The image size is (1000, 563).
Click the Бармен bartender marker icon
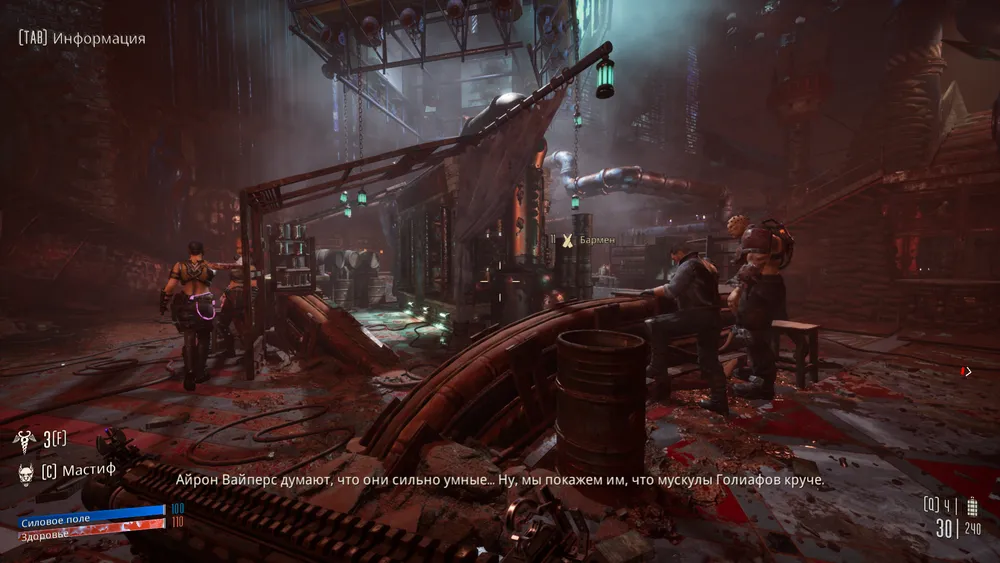(567, 240)
